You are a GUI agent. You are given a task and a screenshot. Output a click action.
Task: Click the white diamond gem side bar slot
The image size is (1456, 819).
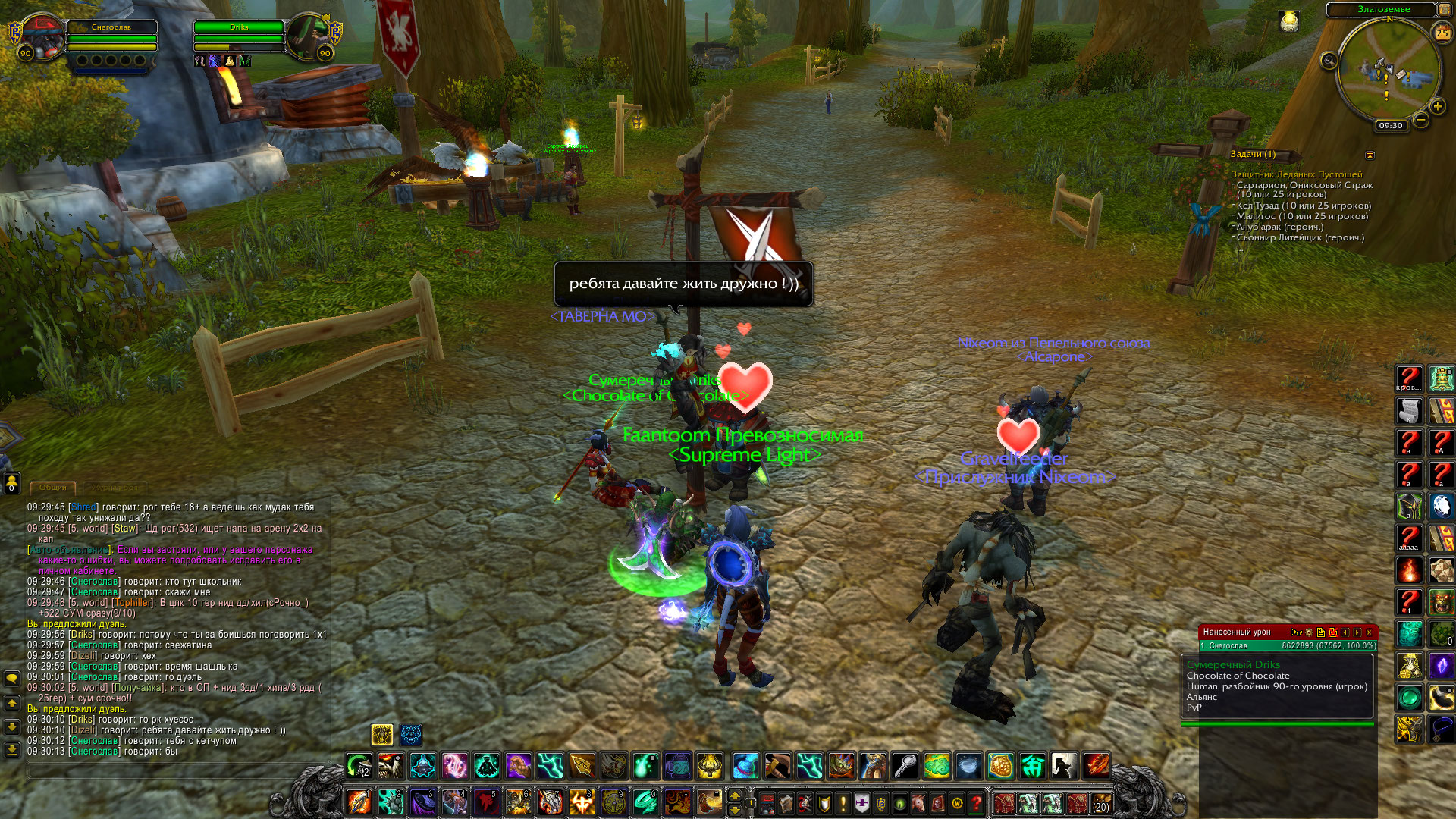point(1441,506)
